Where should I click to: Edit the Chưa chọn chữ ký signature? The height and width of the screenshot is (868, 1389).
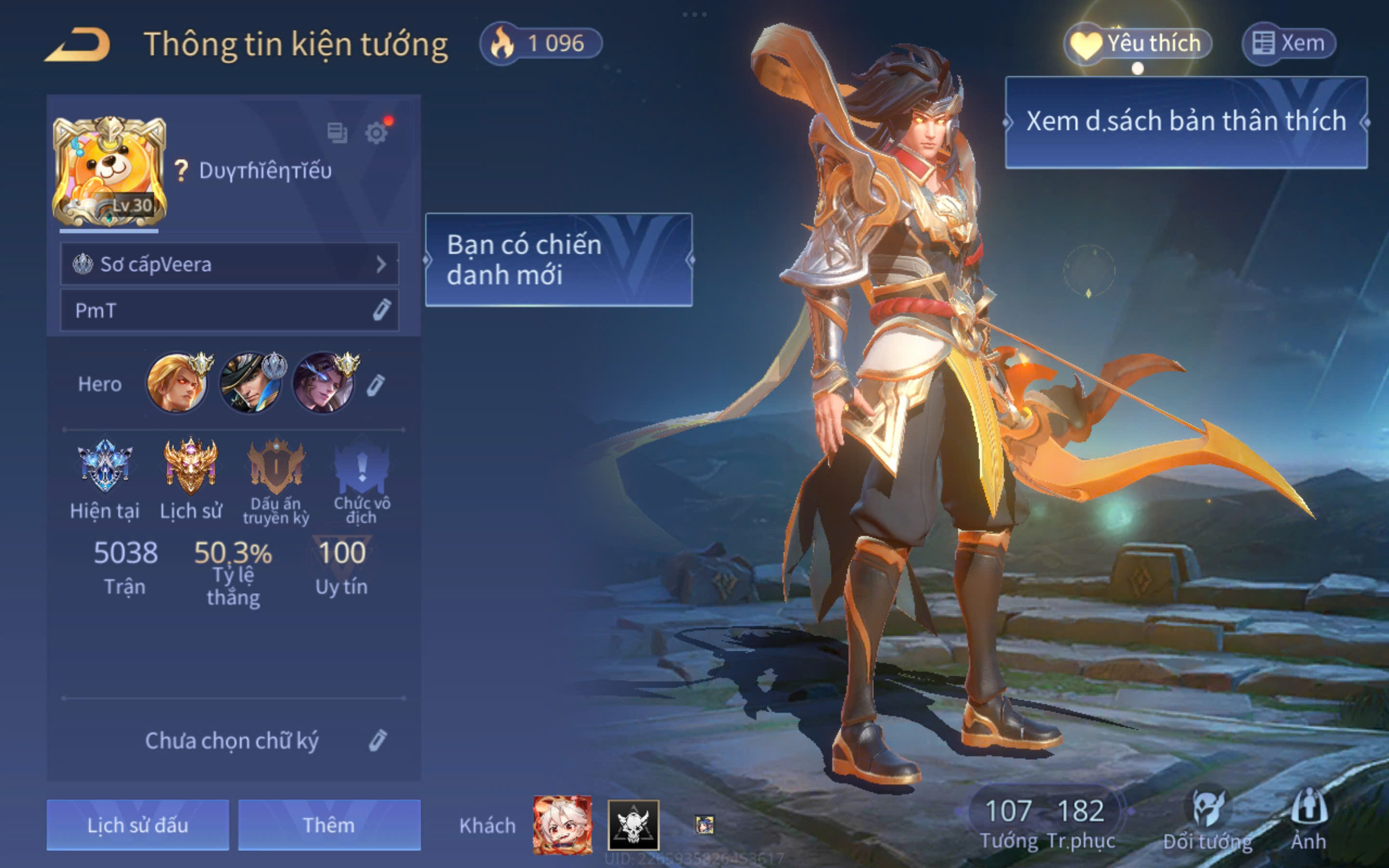point(377,741)
